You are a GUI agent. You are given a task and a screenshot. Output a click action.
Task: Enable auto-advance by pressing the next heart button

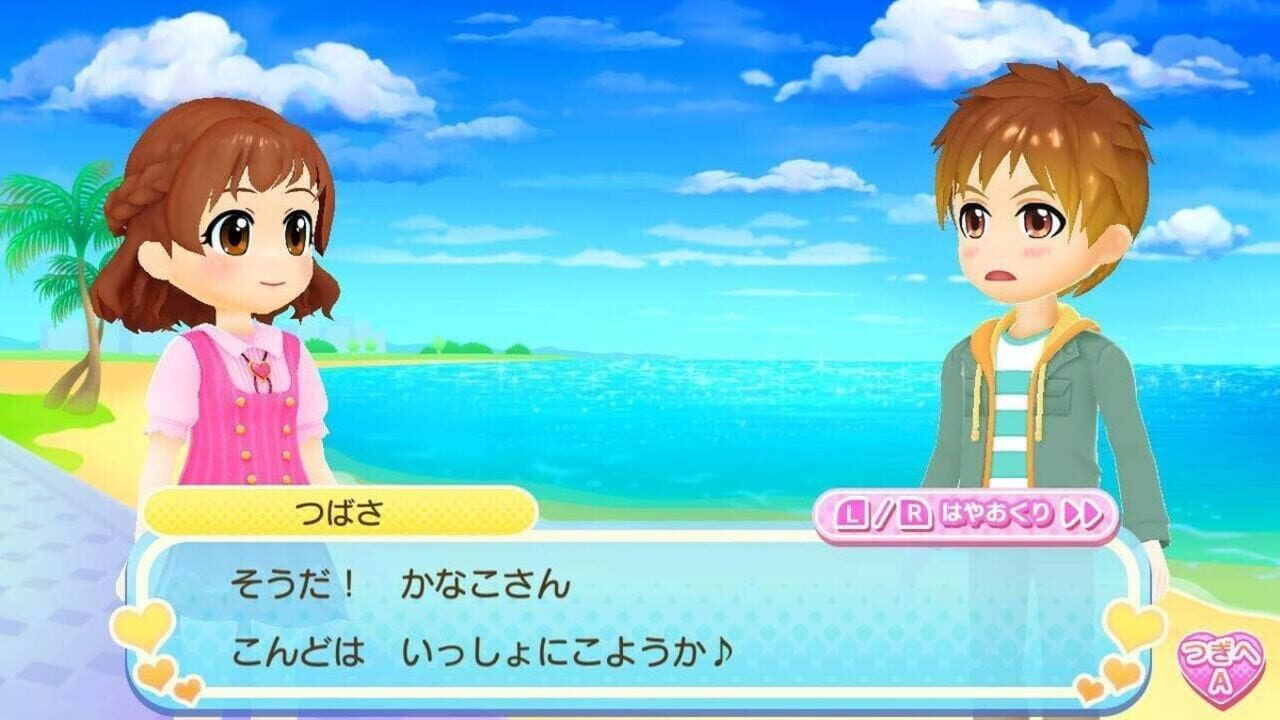[x=1222, y=668]
